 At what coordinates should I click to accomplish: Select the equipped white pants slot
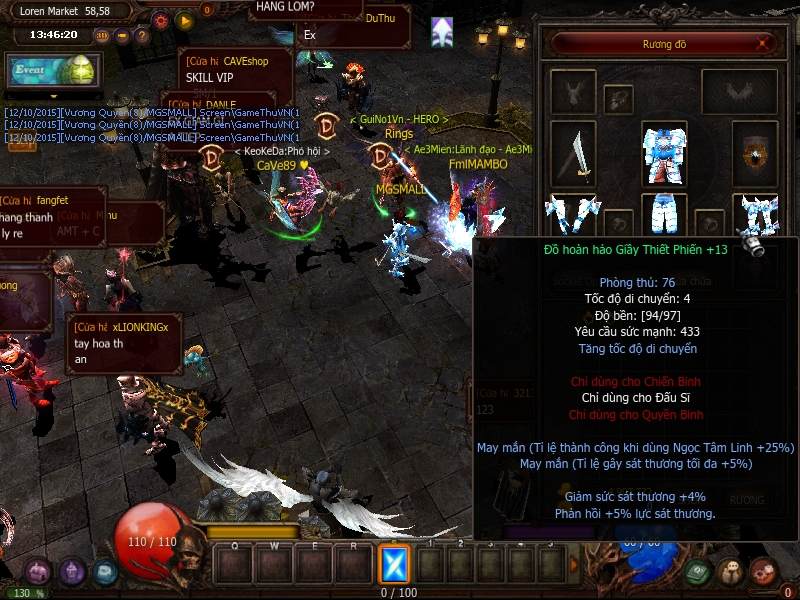663,214
